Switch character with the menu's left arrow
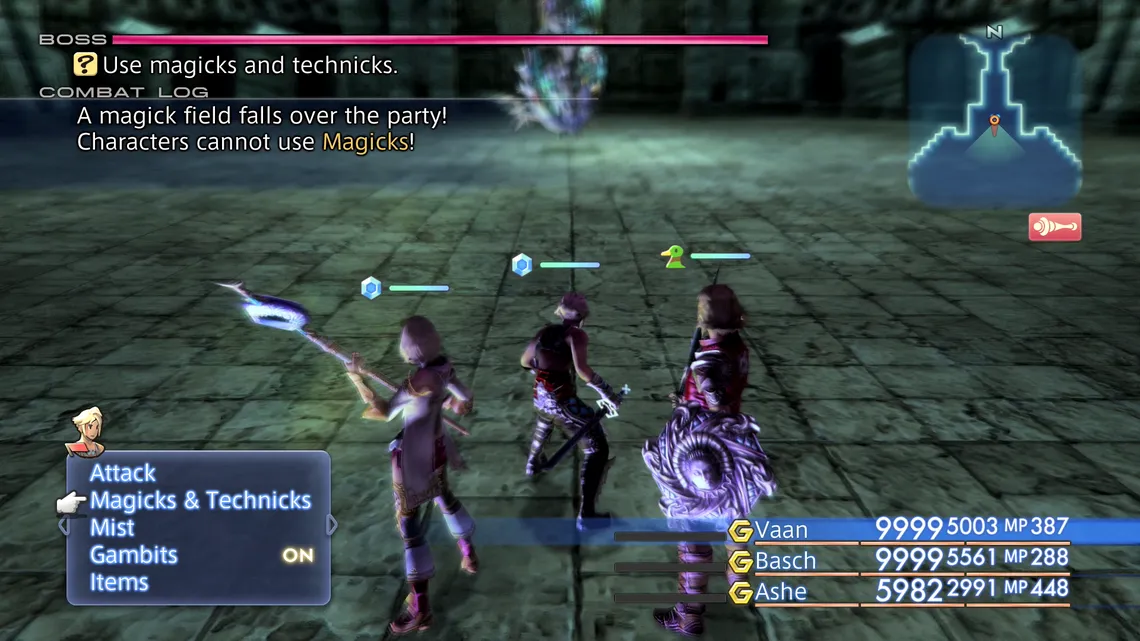The height and width of the screenshot is (641, 1140). [63, 525]
